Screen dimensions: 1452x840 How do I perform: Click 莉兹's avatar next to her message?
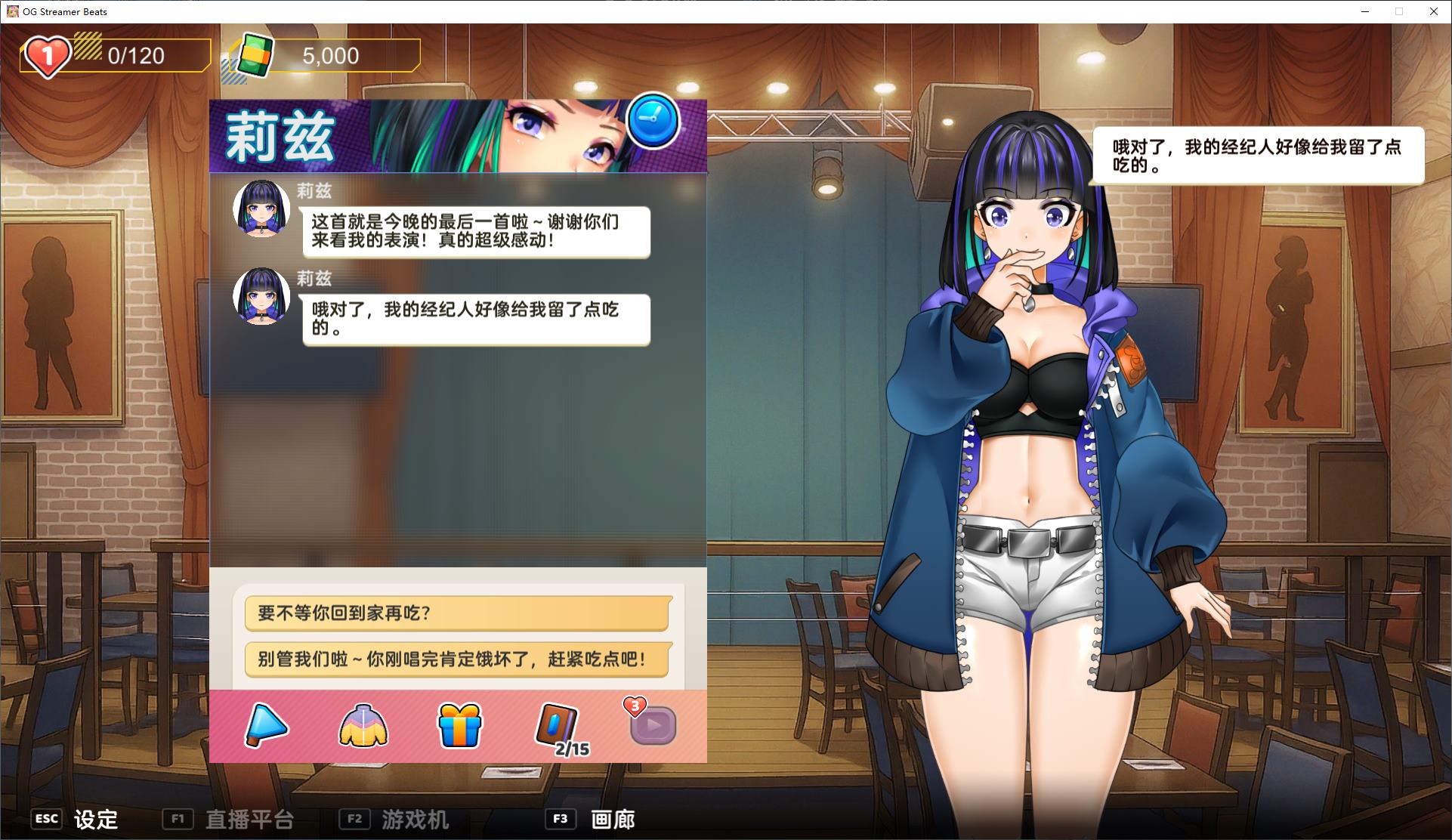coord(261,209)
